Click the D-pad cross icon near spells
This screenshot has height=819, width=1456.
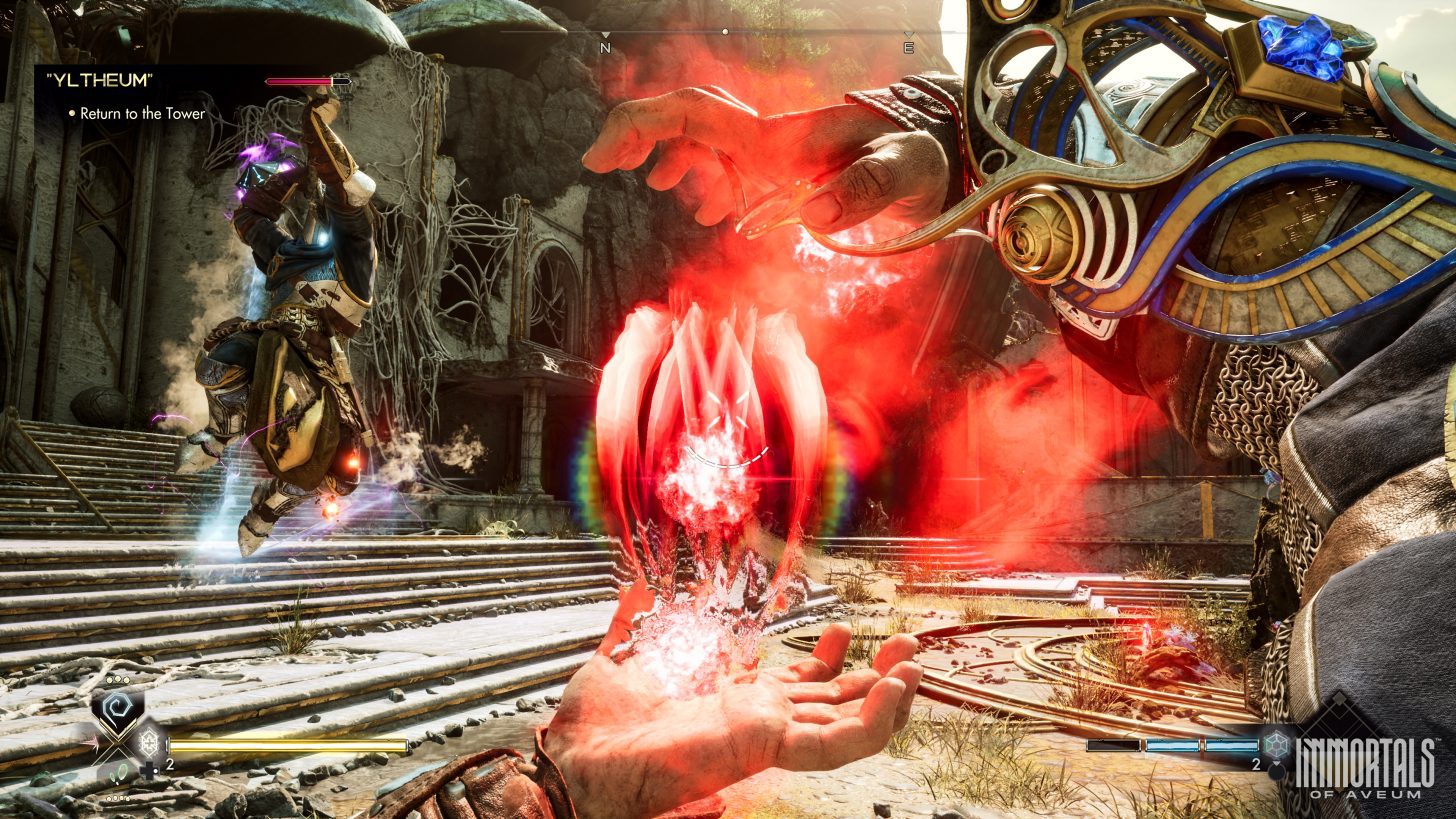[150, 769]
